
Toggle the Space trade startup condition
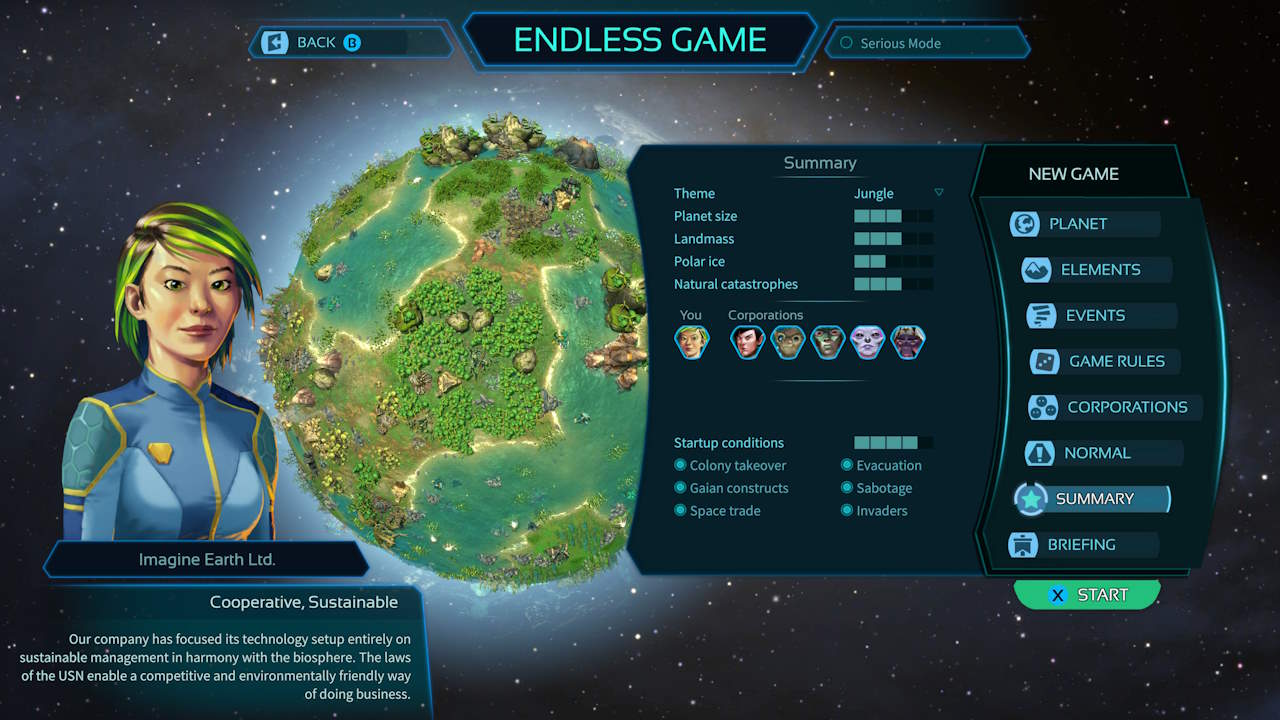[x=723, y=510]
